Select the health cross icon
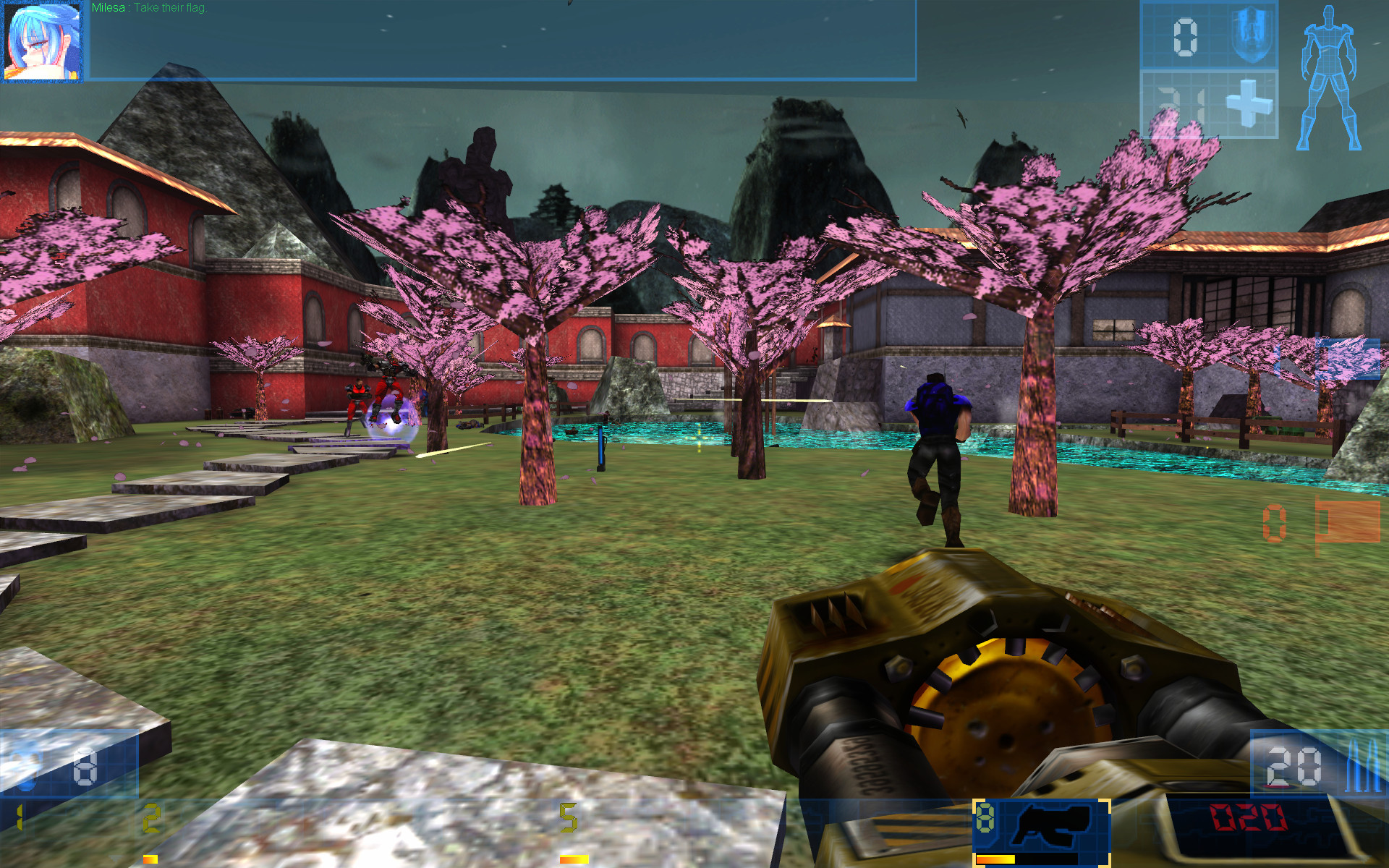This screenshot has width=1389, height=868. click(1251, 104)
